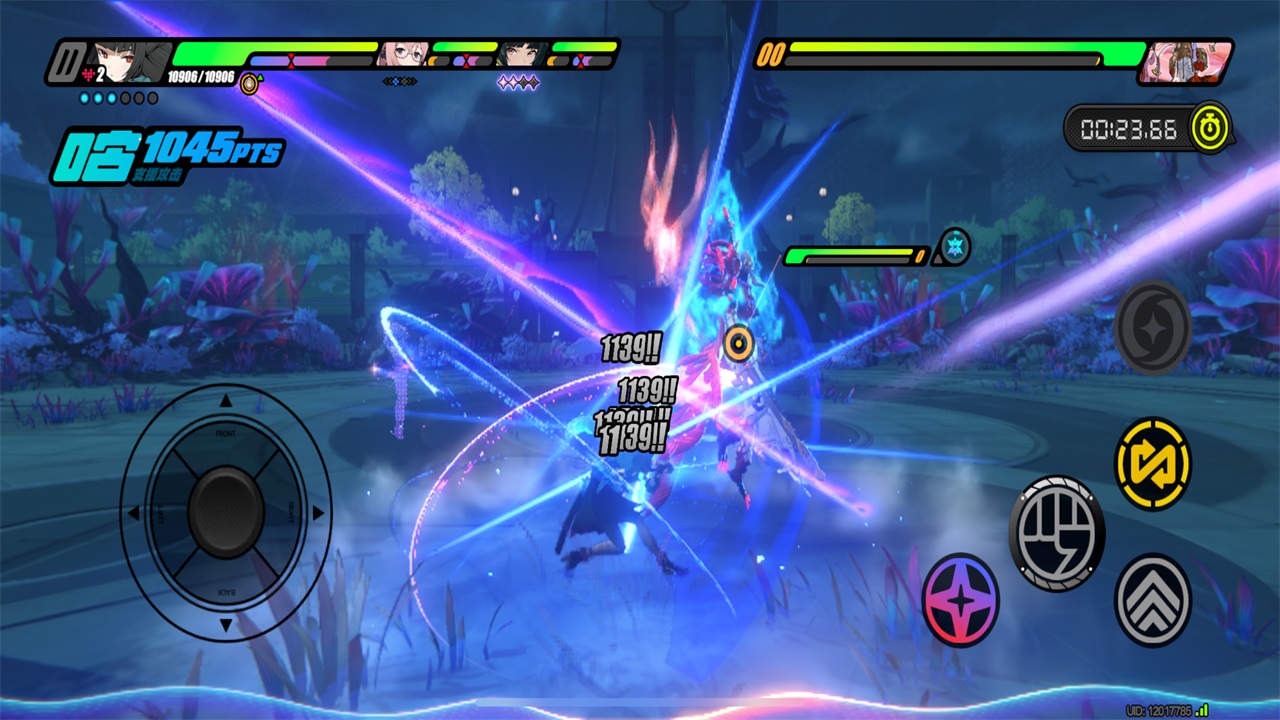Choose the pink-haired teammate portrait
This screenshot has height=720, width=1280.
pos(404,53)
